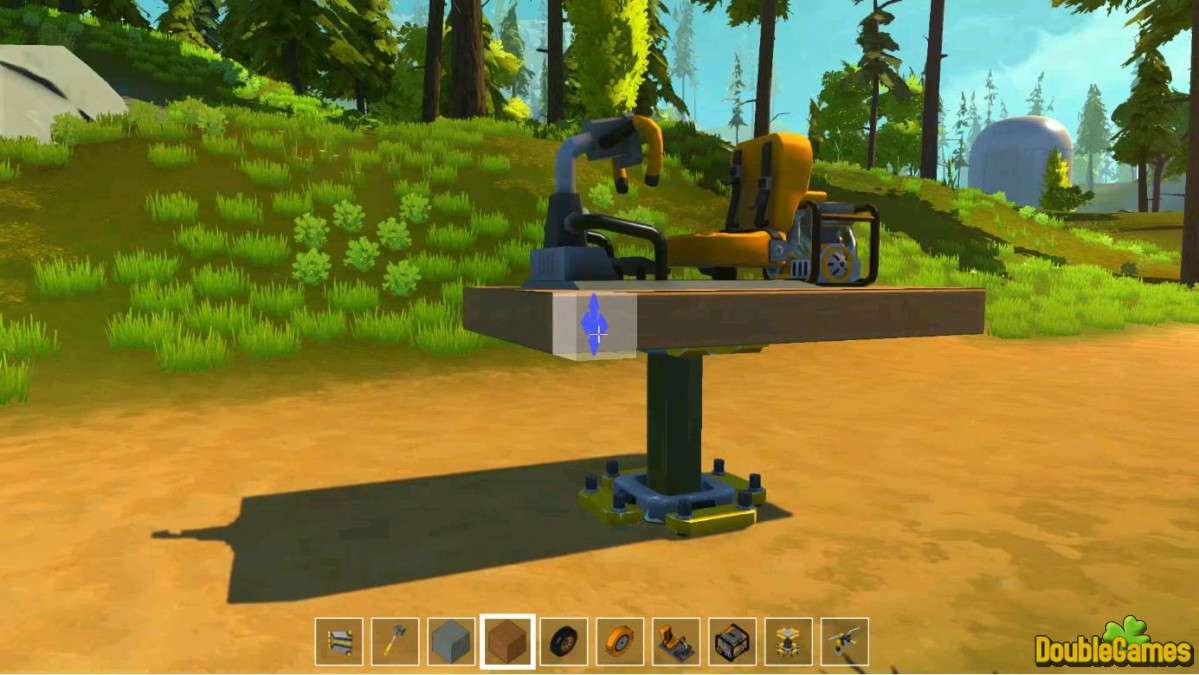
Task: Select the orange wheel hotbar slot
Action: pos(620,641)
